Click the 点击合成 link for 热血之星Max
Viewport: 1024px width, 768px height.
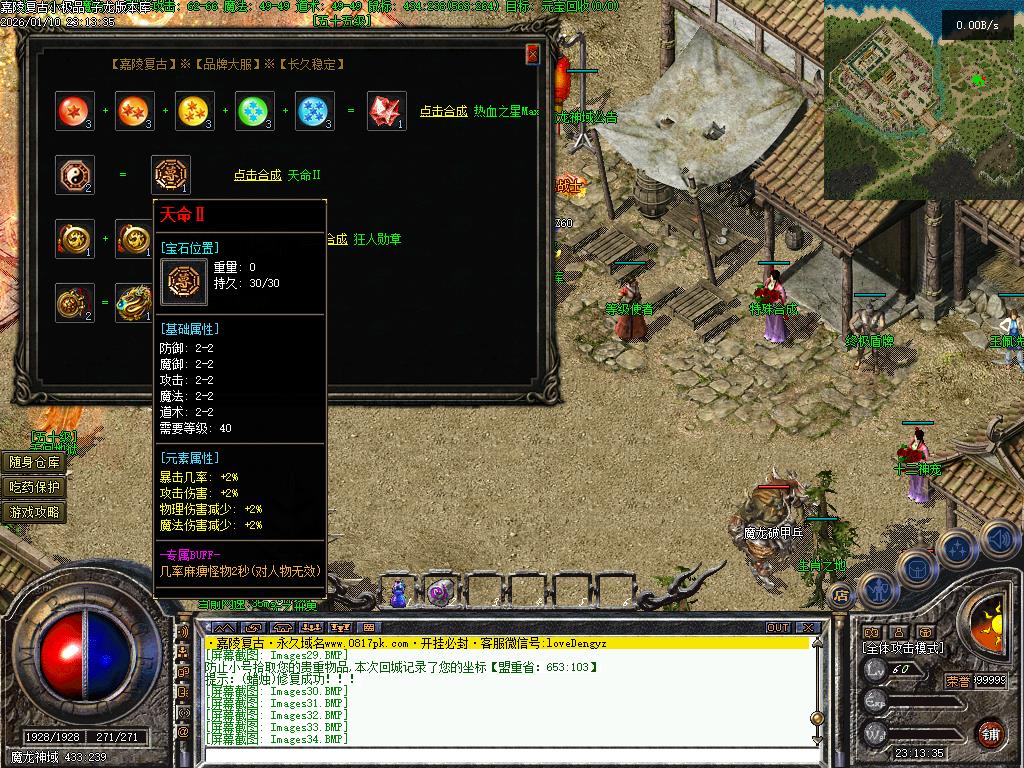tap(443, 112)
